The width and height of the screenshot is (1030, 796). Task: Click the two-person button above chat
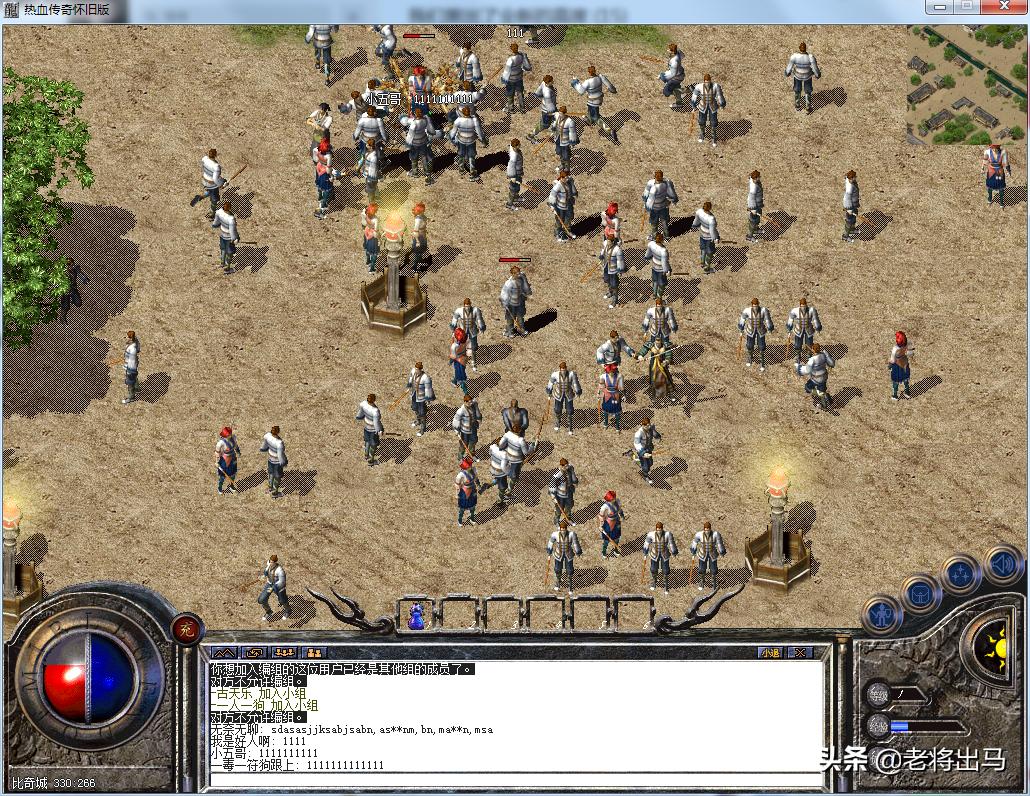314,652
